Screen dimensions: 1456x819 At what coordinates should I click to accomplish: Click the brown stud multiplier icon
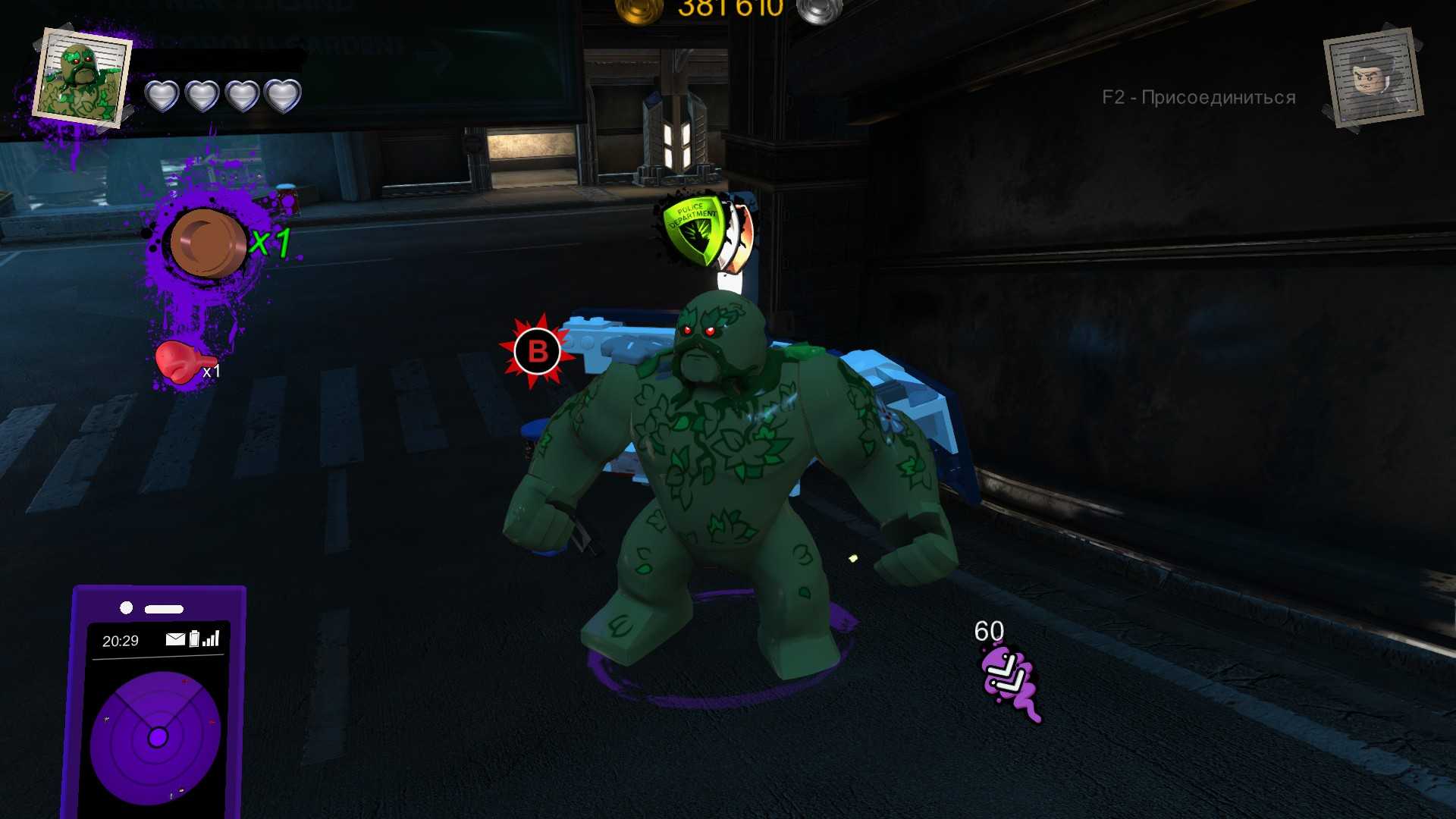point(207,243)
